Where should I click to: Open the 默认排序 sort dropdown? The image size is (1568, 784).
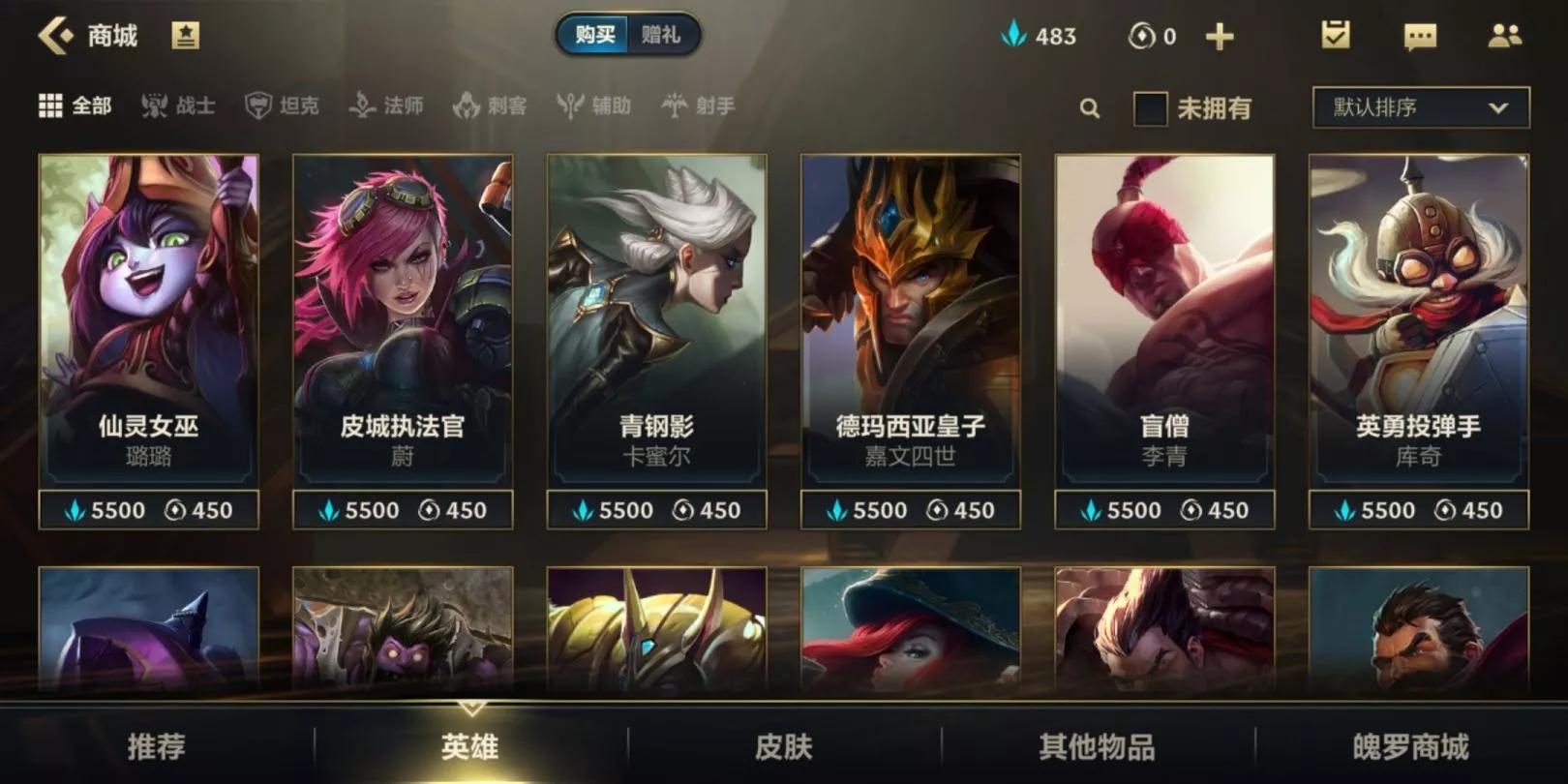click(x=1416, y=109)
